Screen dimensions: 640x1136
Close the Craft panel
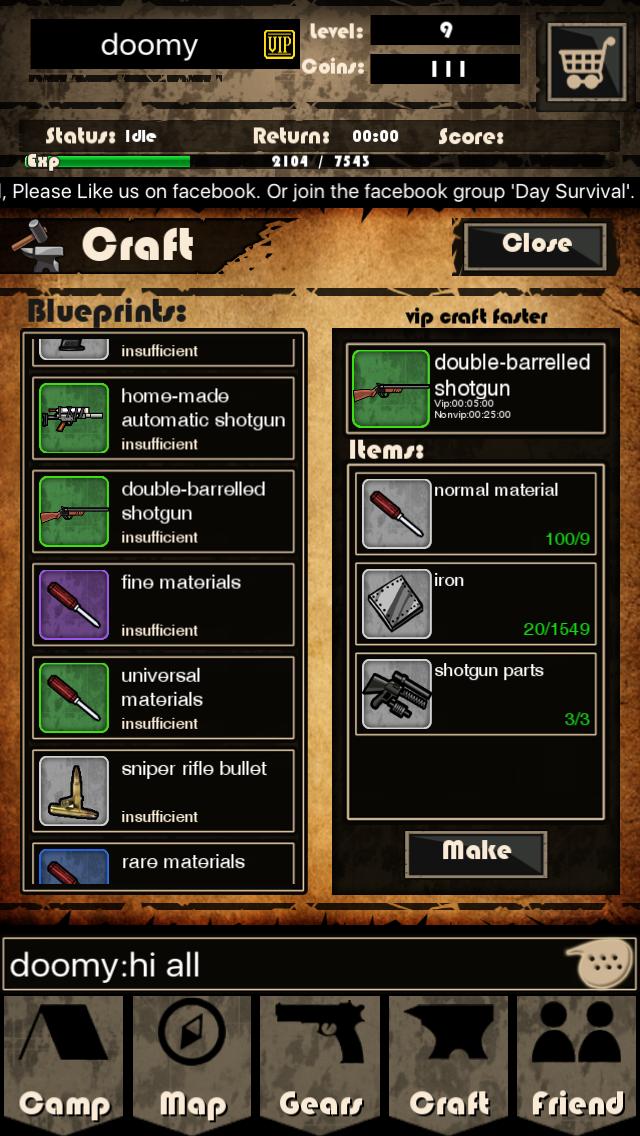[535, 245]
